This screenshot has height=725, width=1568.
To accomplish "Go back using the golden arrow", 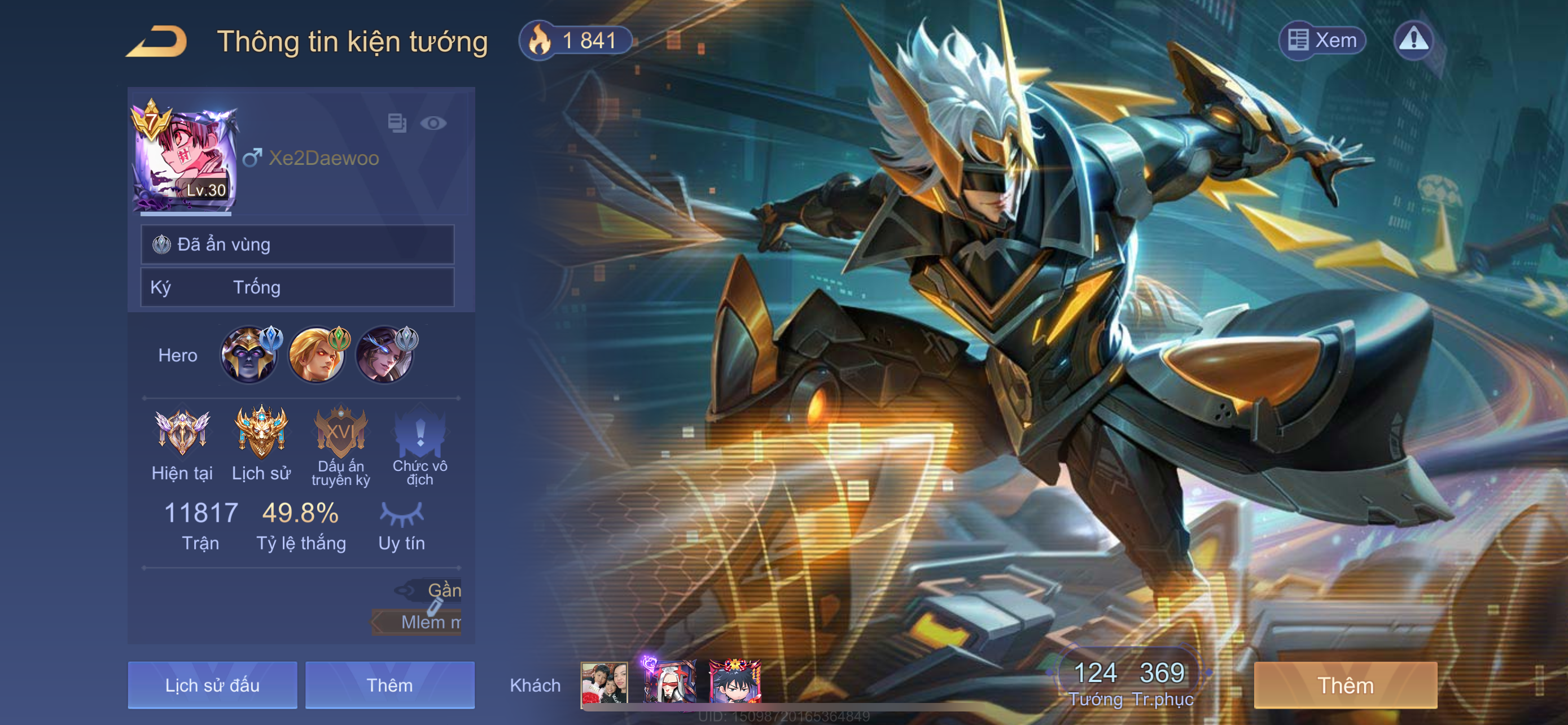I will tap(156, 41).
